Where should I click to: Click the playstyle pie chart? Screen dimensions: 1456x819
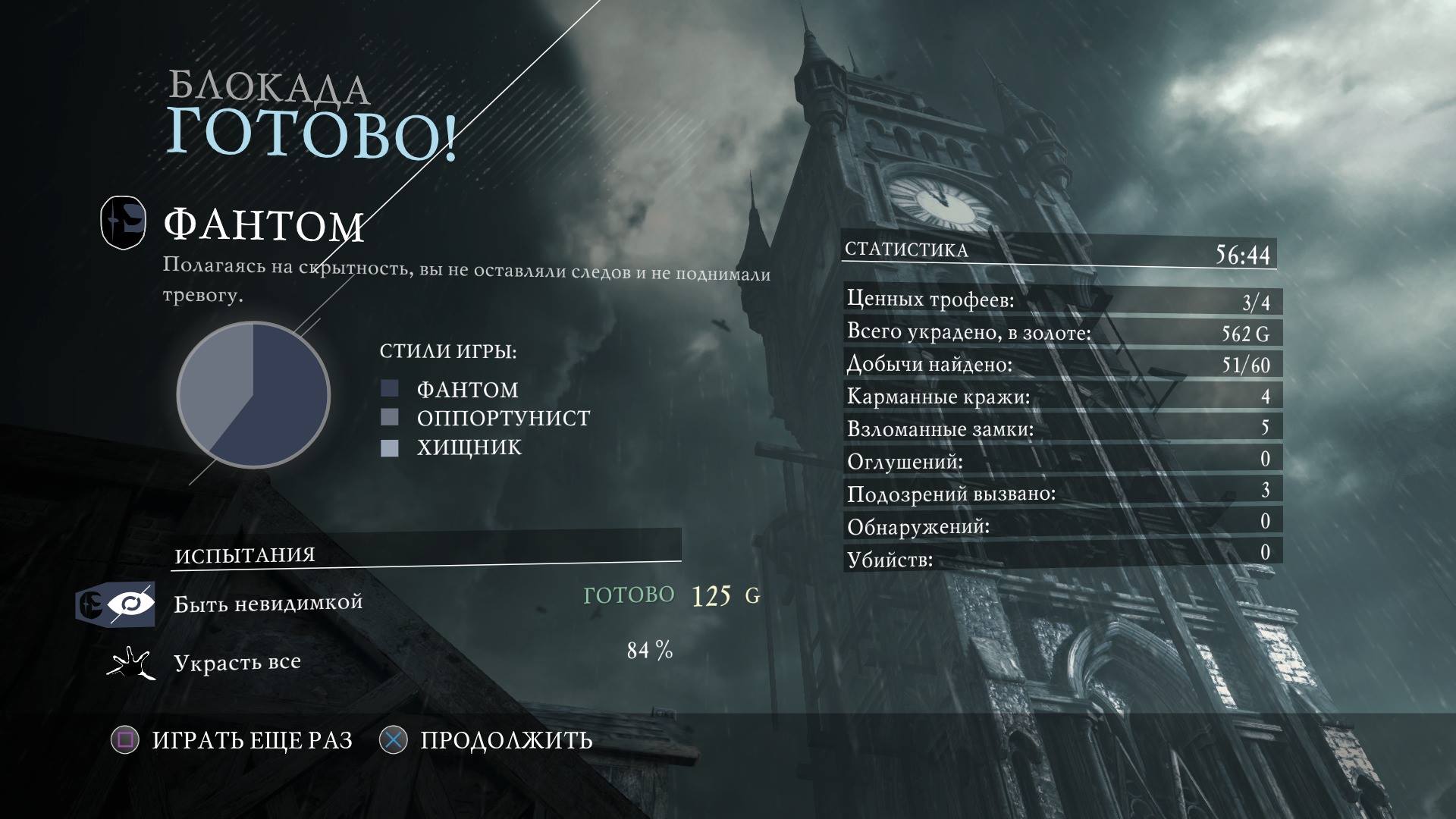pyautogui.click(x=253, y=394)
